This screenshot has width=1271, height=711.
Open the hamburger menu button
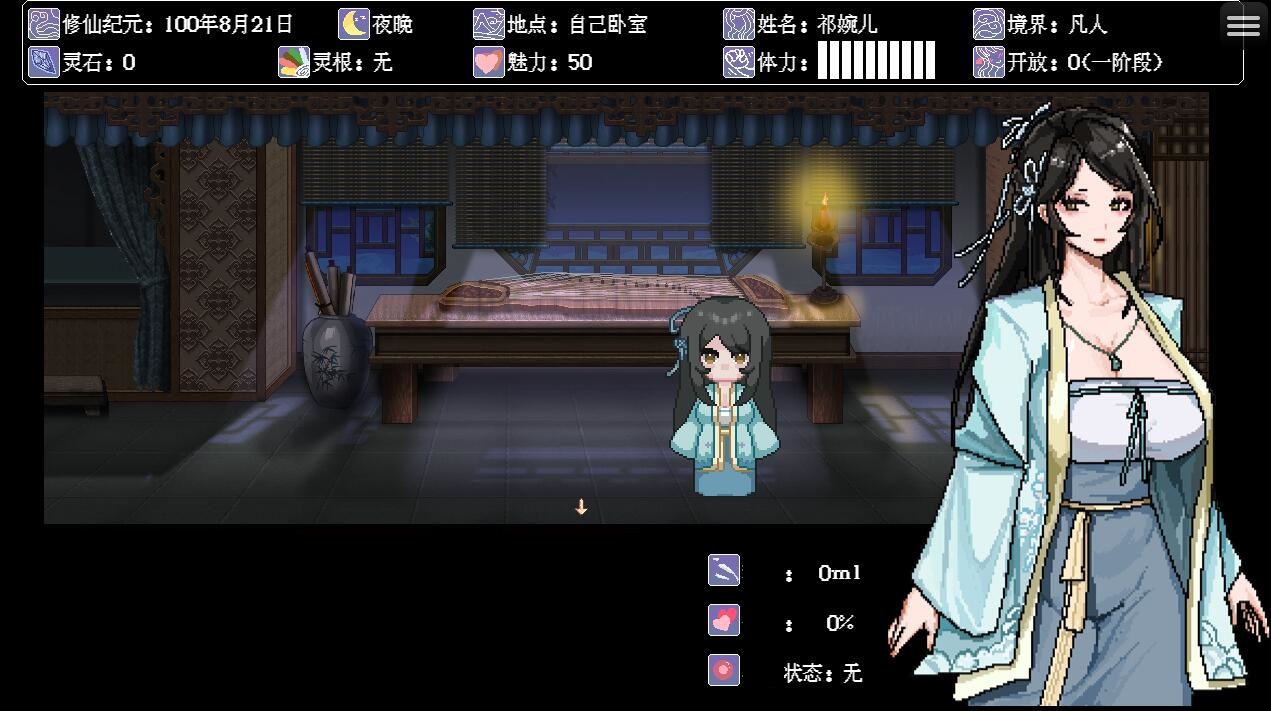[1243, 26]
